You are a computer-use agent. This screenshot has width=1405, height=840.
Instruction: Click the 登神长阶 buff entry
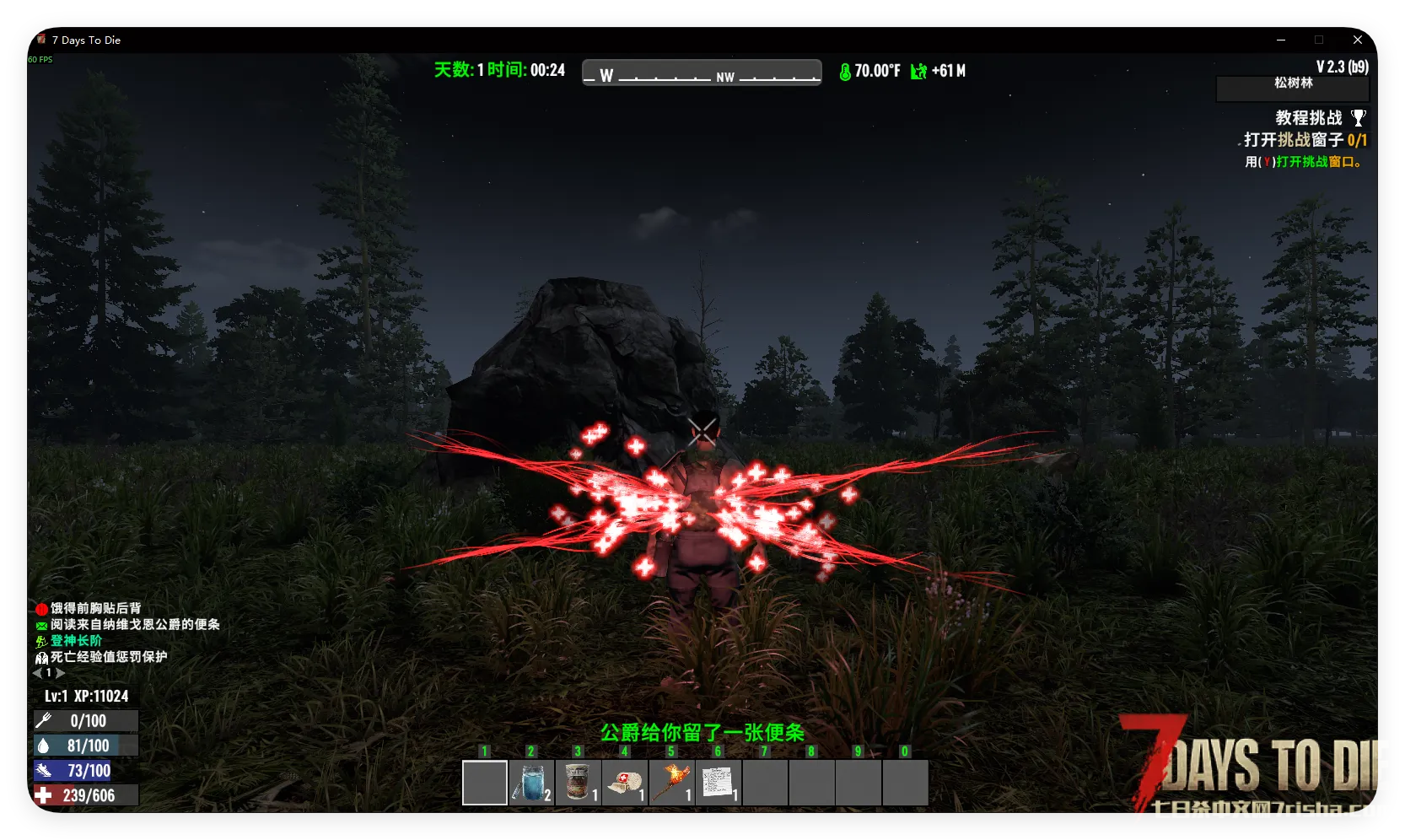pos(75,641)
